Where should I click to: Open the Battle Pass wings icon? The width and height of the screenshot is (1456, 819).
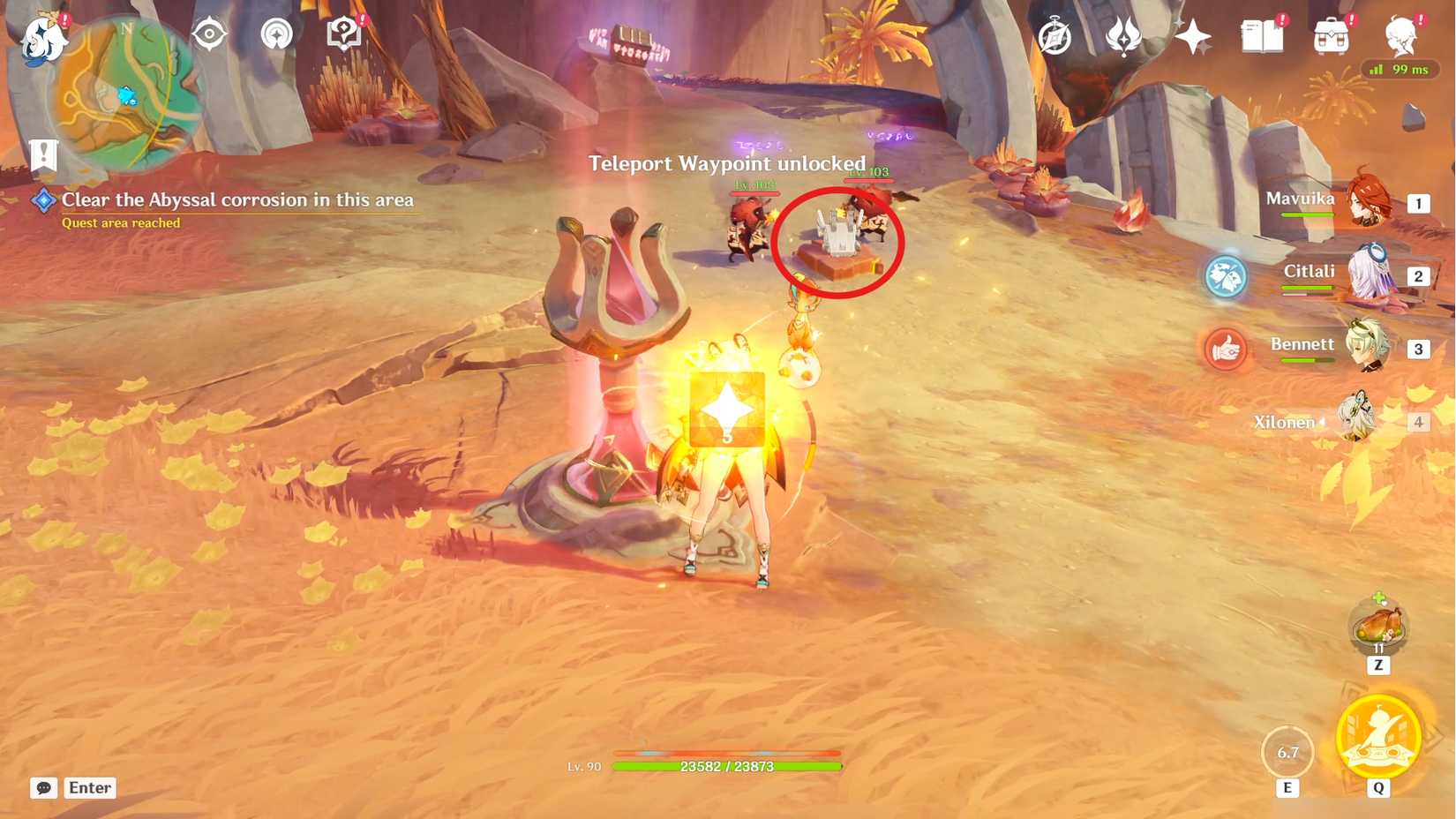pos(1123,37)
